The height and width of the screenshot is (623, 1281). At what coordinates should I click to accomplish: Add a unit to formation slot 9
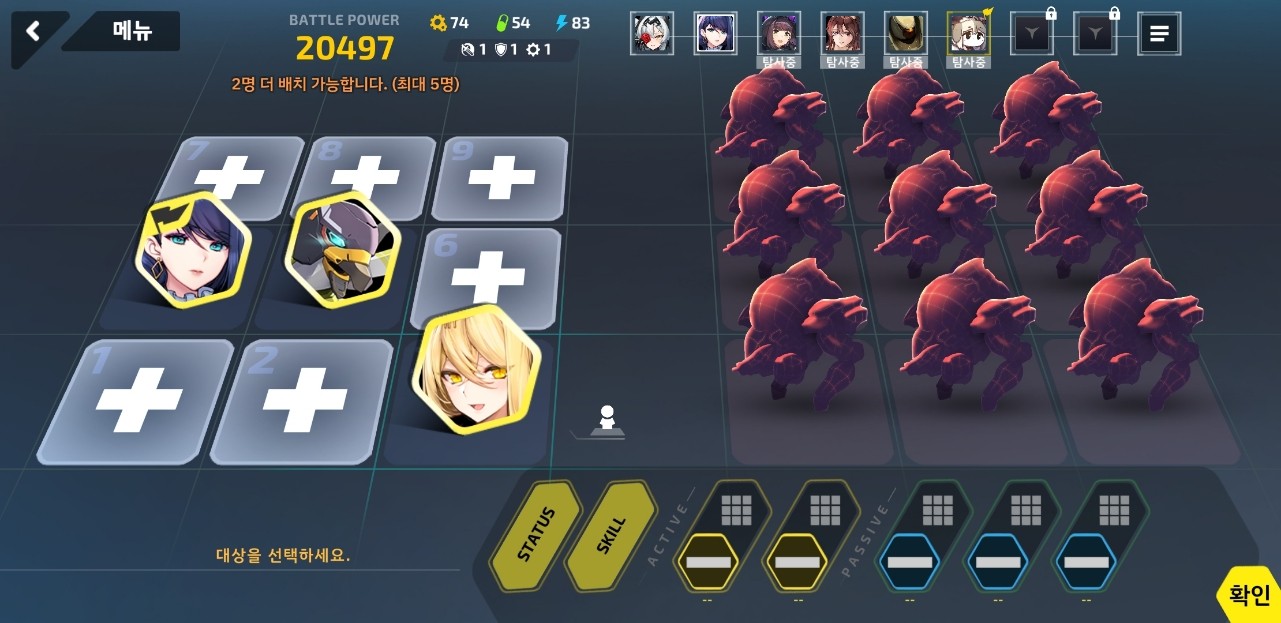pos(502,177)
